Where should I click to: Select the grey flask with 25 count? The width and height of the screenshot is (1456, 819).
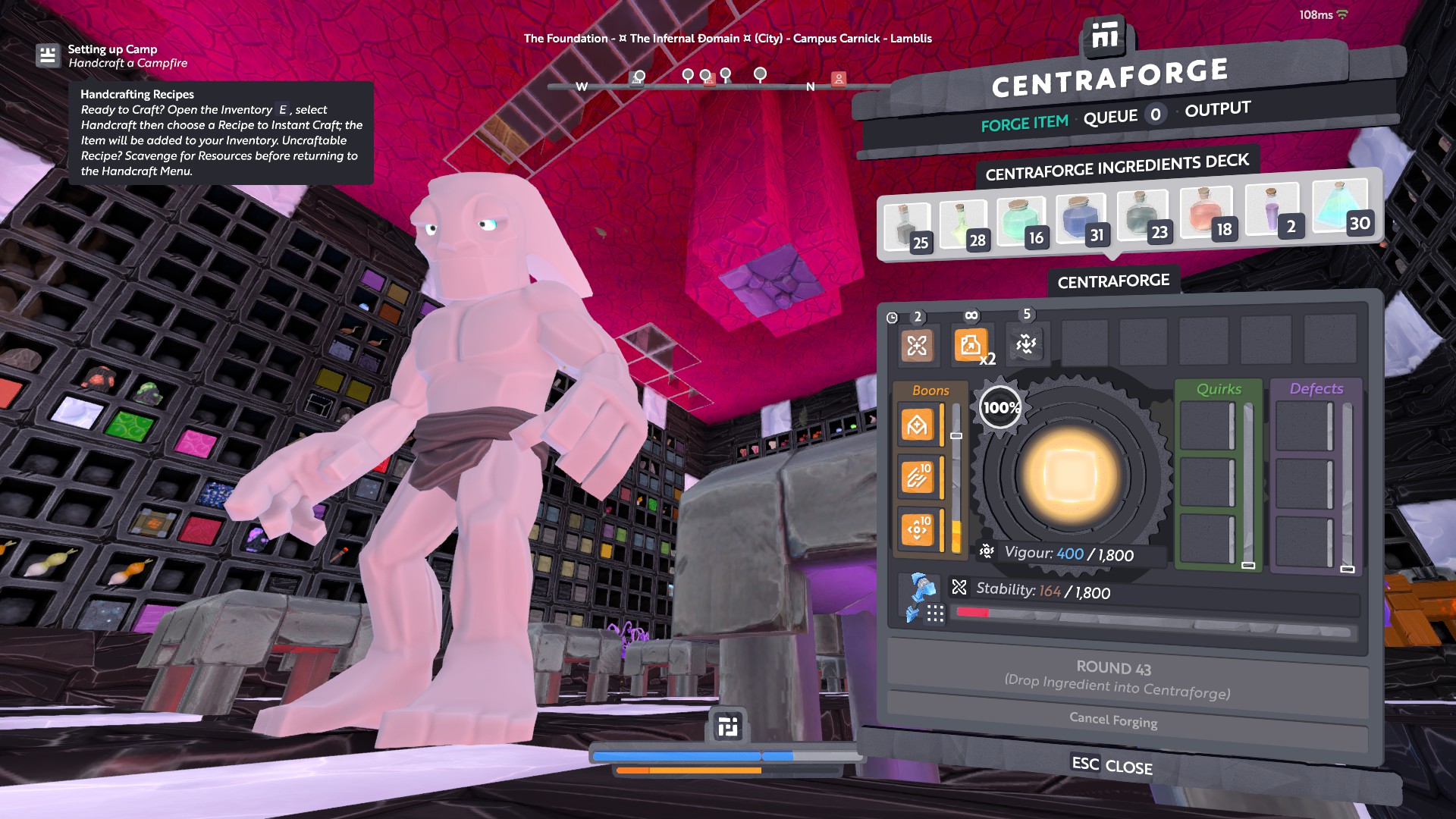click(x=907, y=227)
